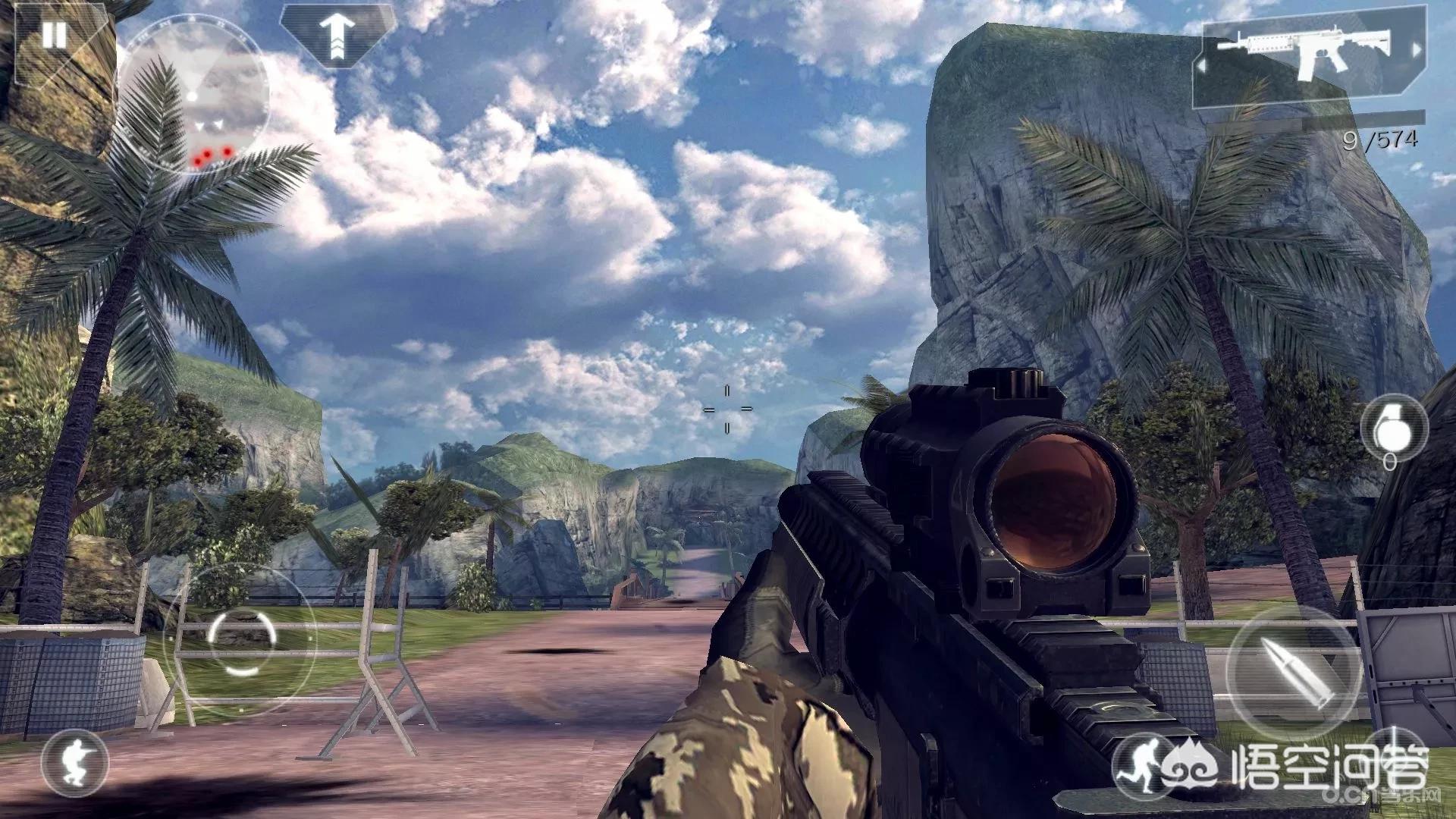Tap the upward arrow objective indicator
The height and width of the screenshot is (819, 1456).
pos(337,36)
